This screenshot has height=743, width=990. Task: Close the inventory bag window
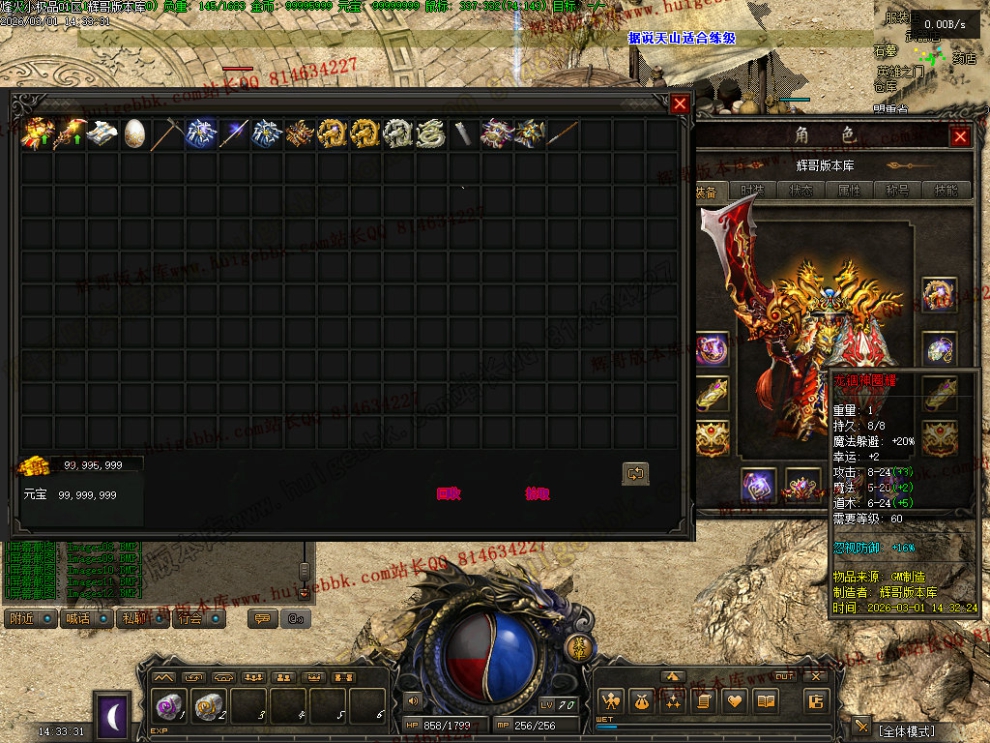coord(680,103)
